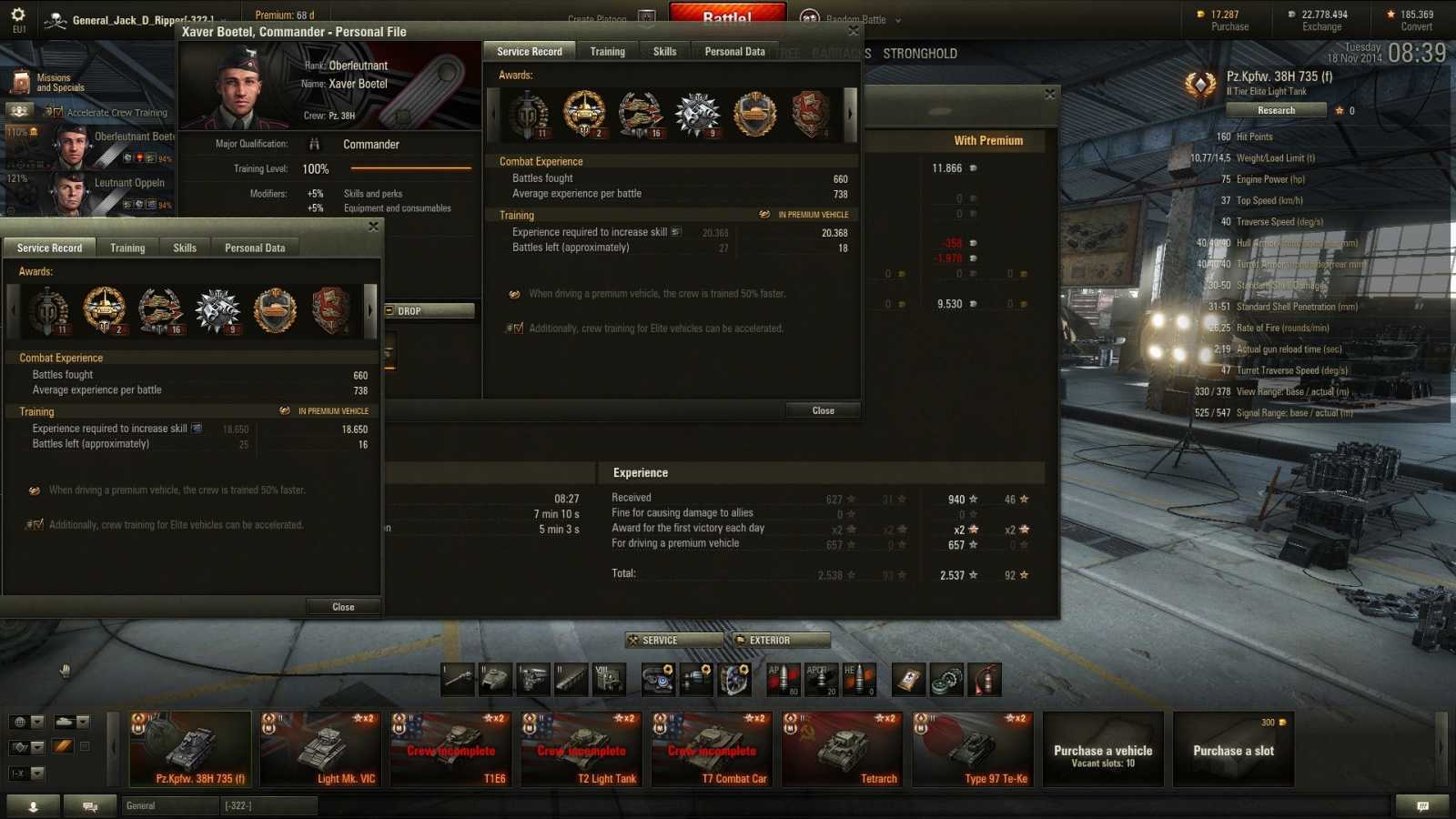This screenshot has height=819, width=1456.
Task: Enable Accelerate Crew Training for Oberleutnant Boetel
Action: click(57, 112)
